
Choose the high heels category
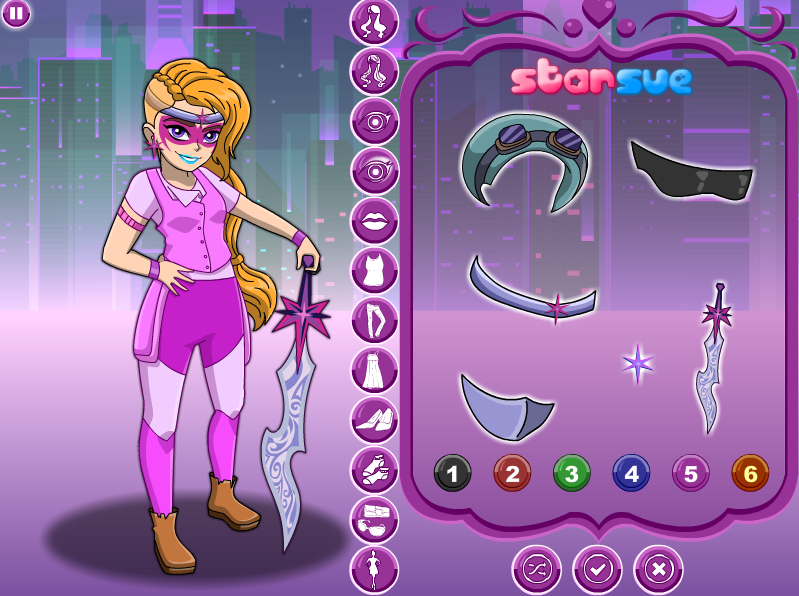(374, 420)
